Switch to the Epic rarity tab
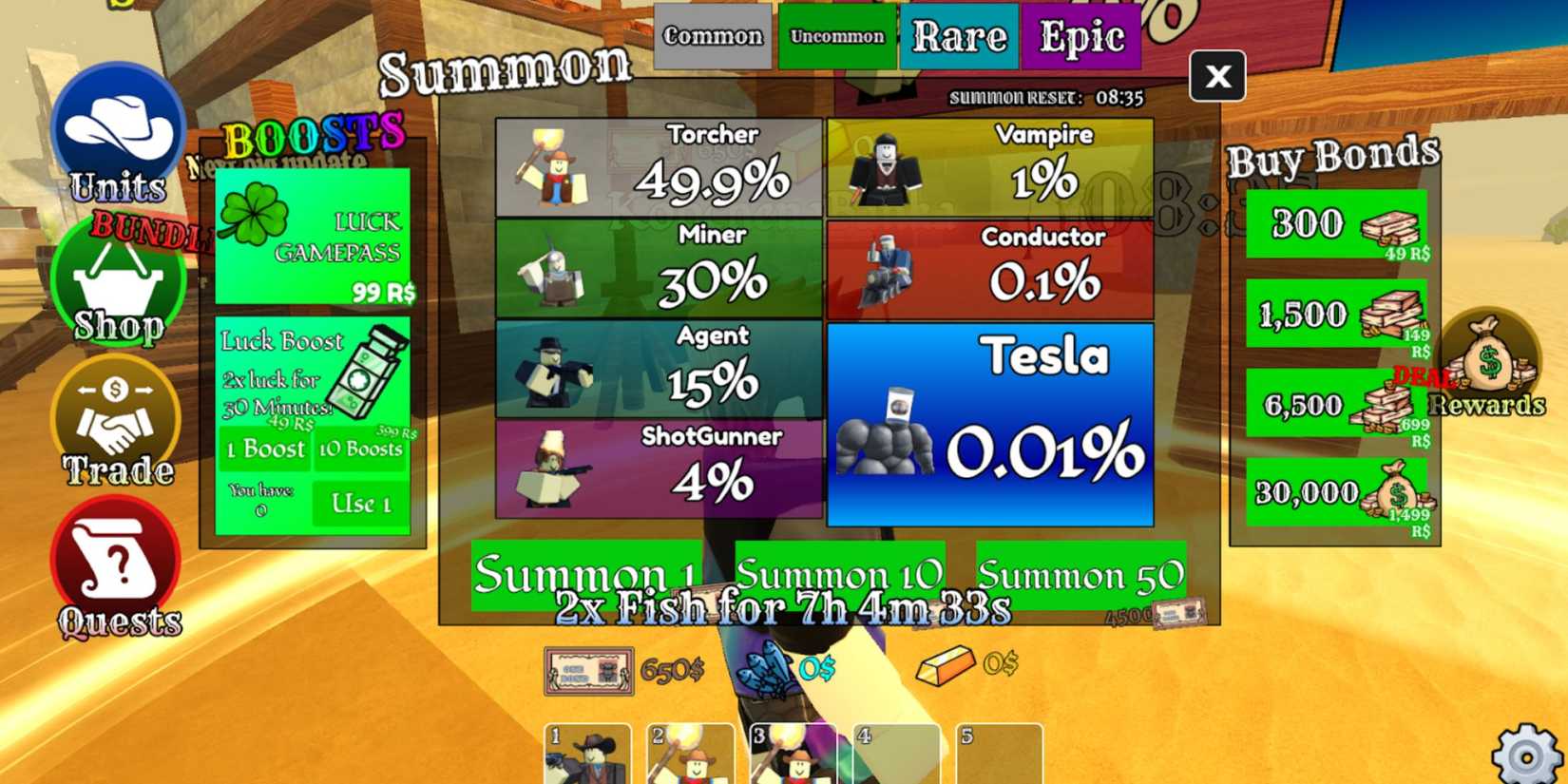The width and height of the screenshot is (1568, 784). (1081, 36)
